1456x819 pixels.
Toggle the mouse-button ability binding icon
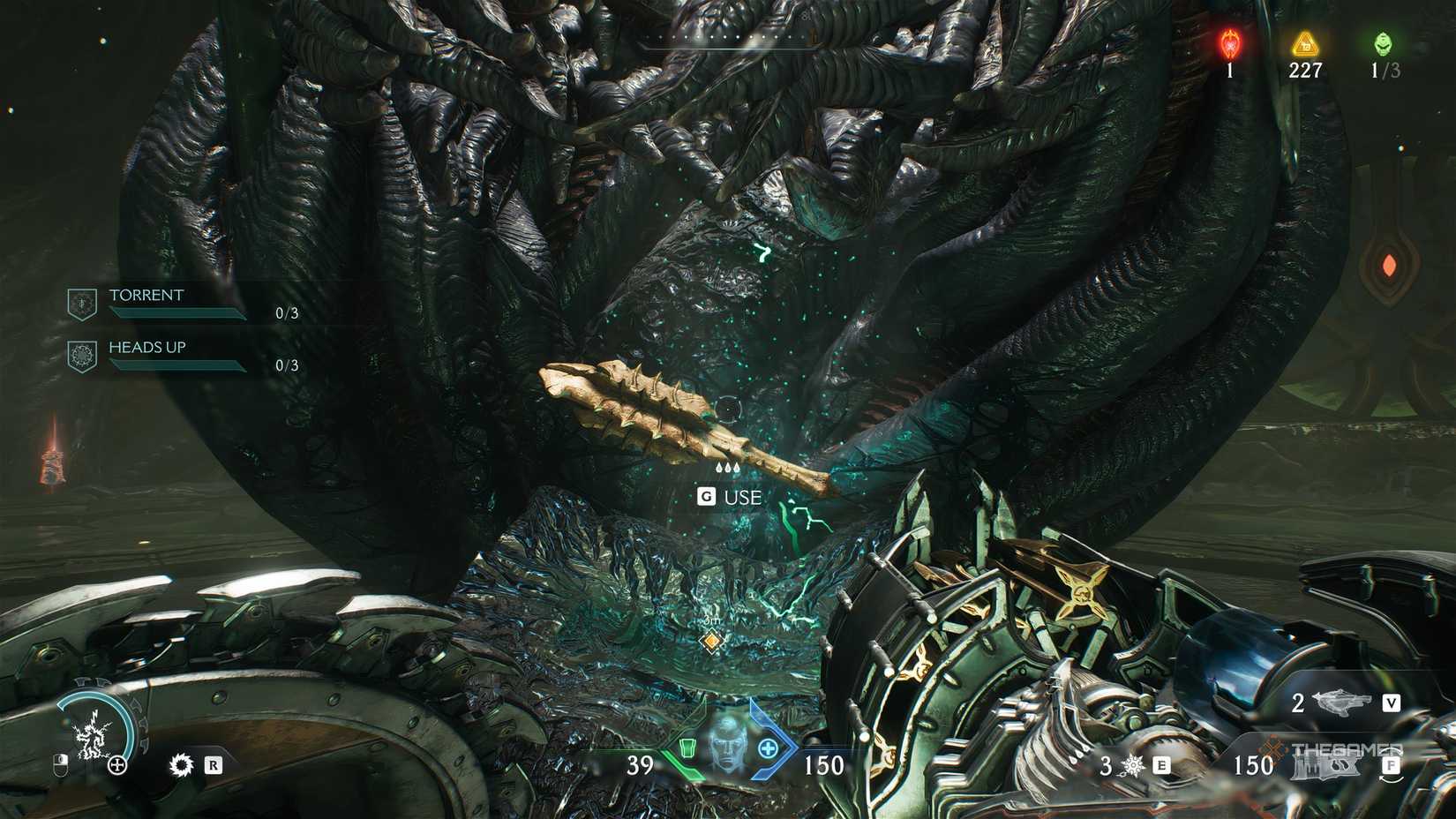pyautogui.click(x=61, y=764)
